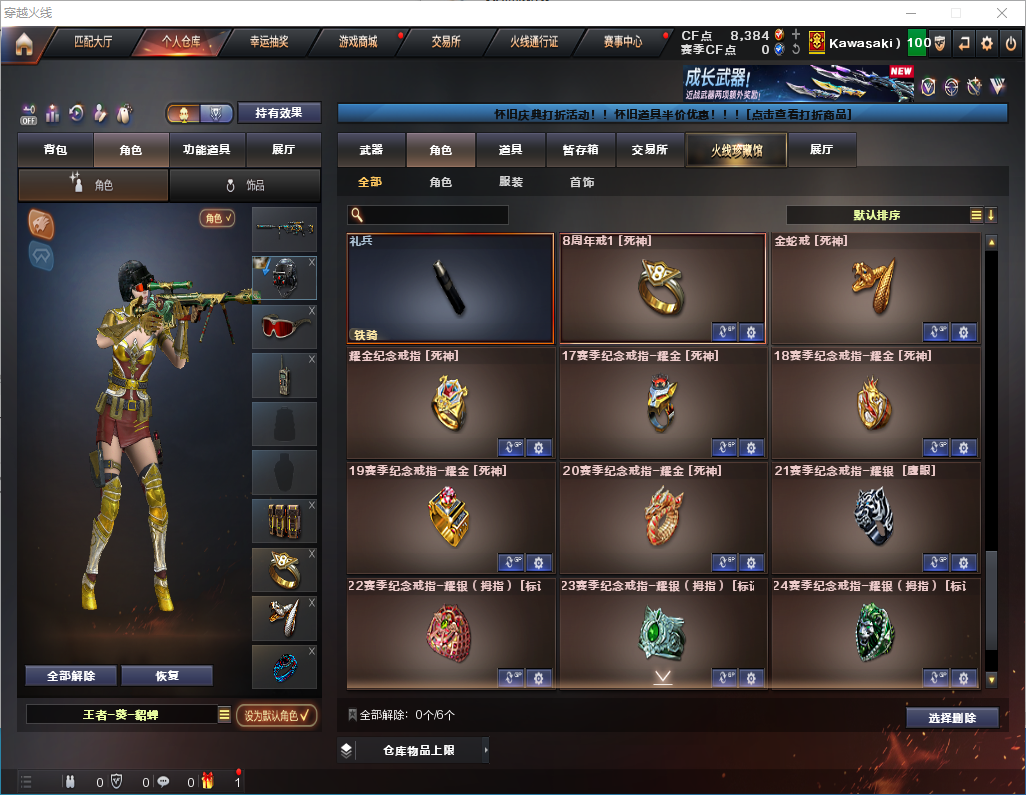Click the home icon button
Screen dimensions: 1026x795
tap(24, 43)
